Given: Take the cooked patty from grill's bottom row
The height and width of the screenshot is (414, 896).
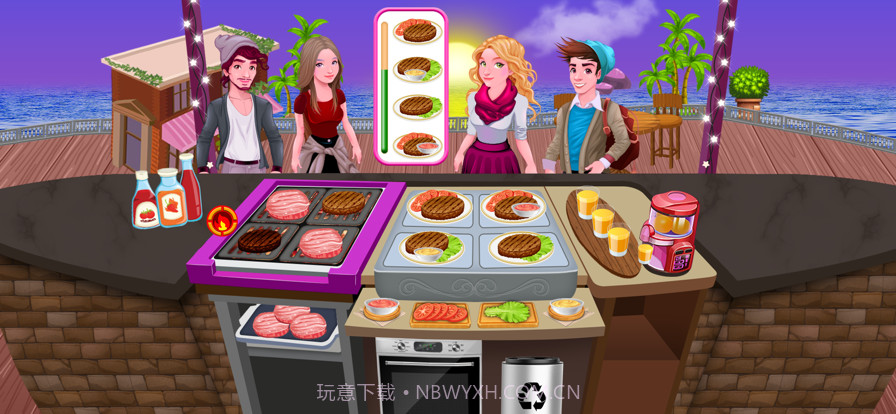Looking at the screenshot, I should coord(259,241).
